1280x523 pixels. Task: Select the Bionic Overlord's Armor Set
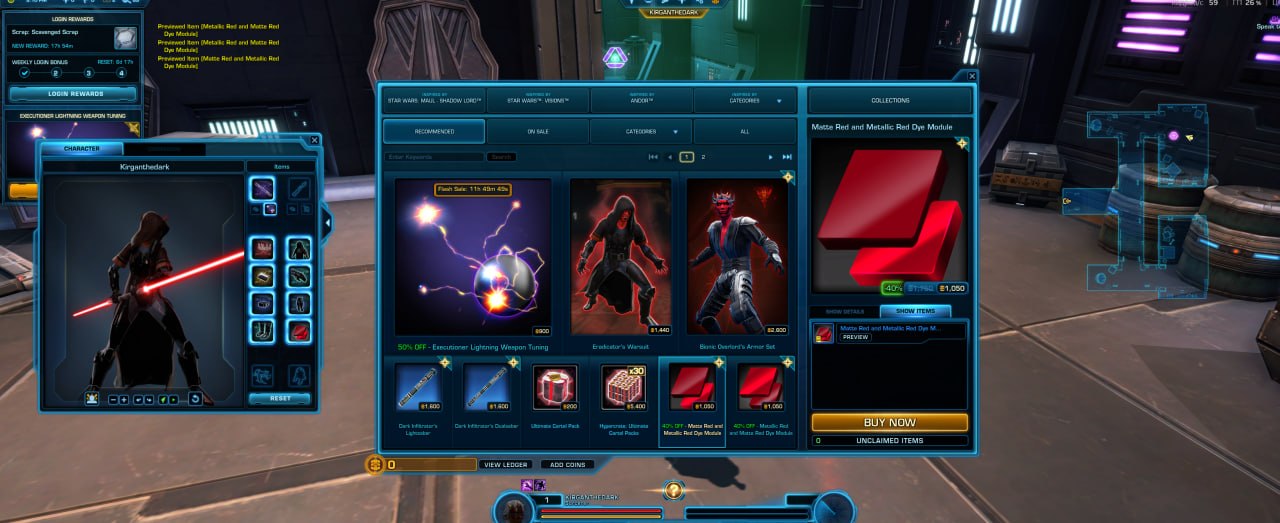tap(736, 258)
